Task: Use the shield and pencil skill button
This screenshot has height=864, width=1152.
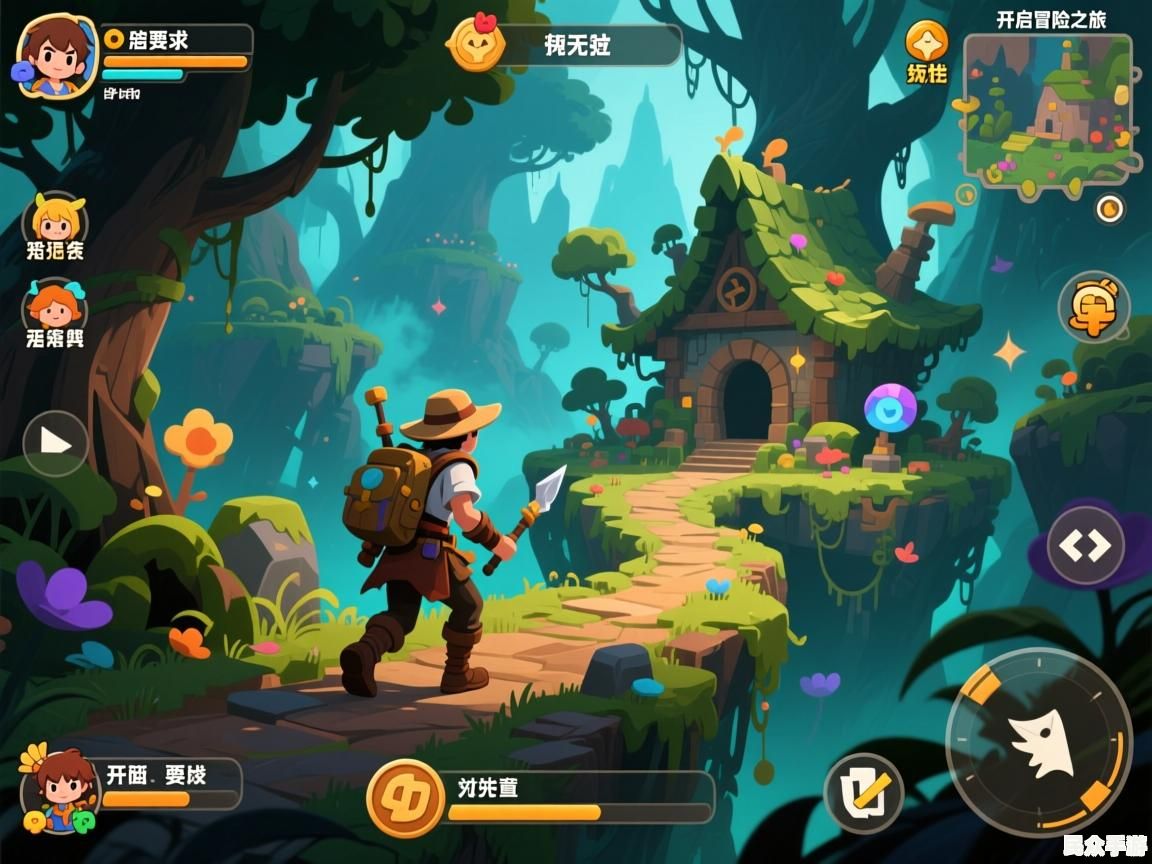Action: tap(864, 793)
